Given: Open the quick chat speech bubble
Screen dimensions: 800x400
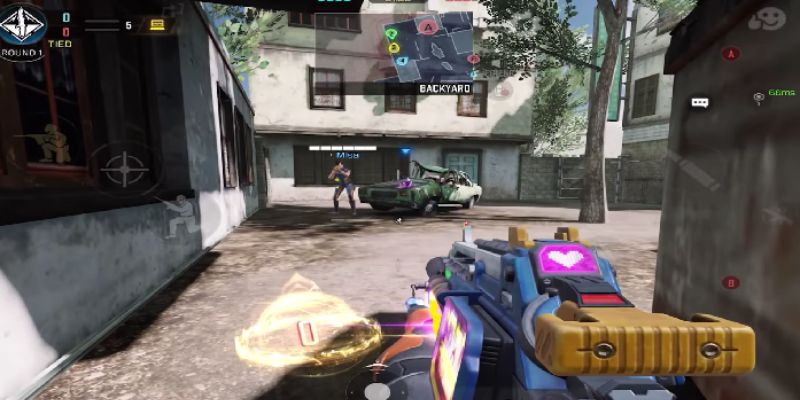Looking at the screenshot, I should click(700, 102).
